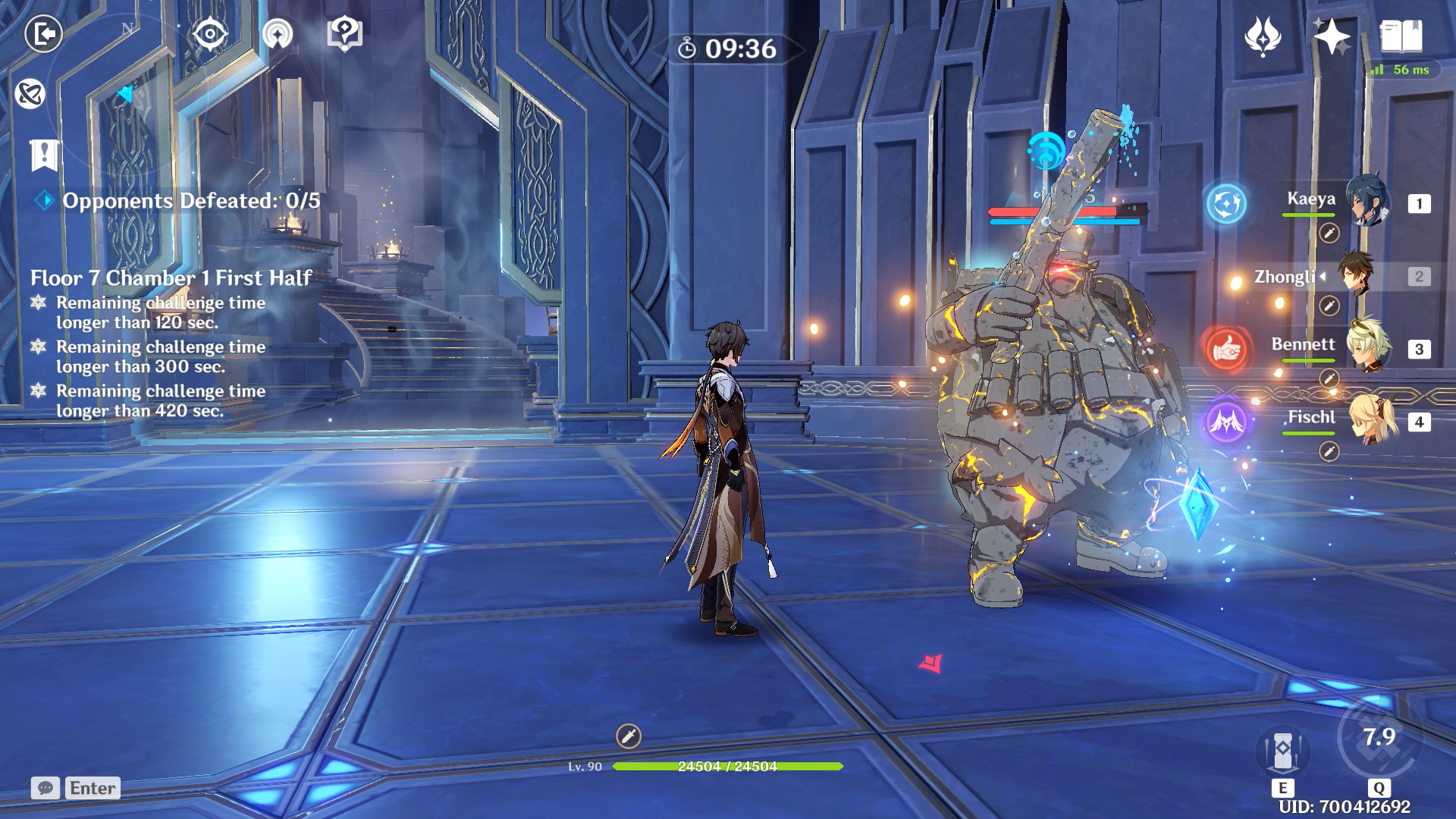Activate the Elemental Burst on cooldown
Viewport: 1456px width, 819px height.
click(1378, 738)
